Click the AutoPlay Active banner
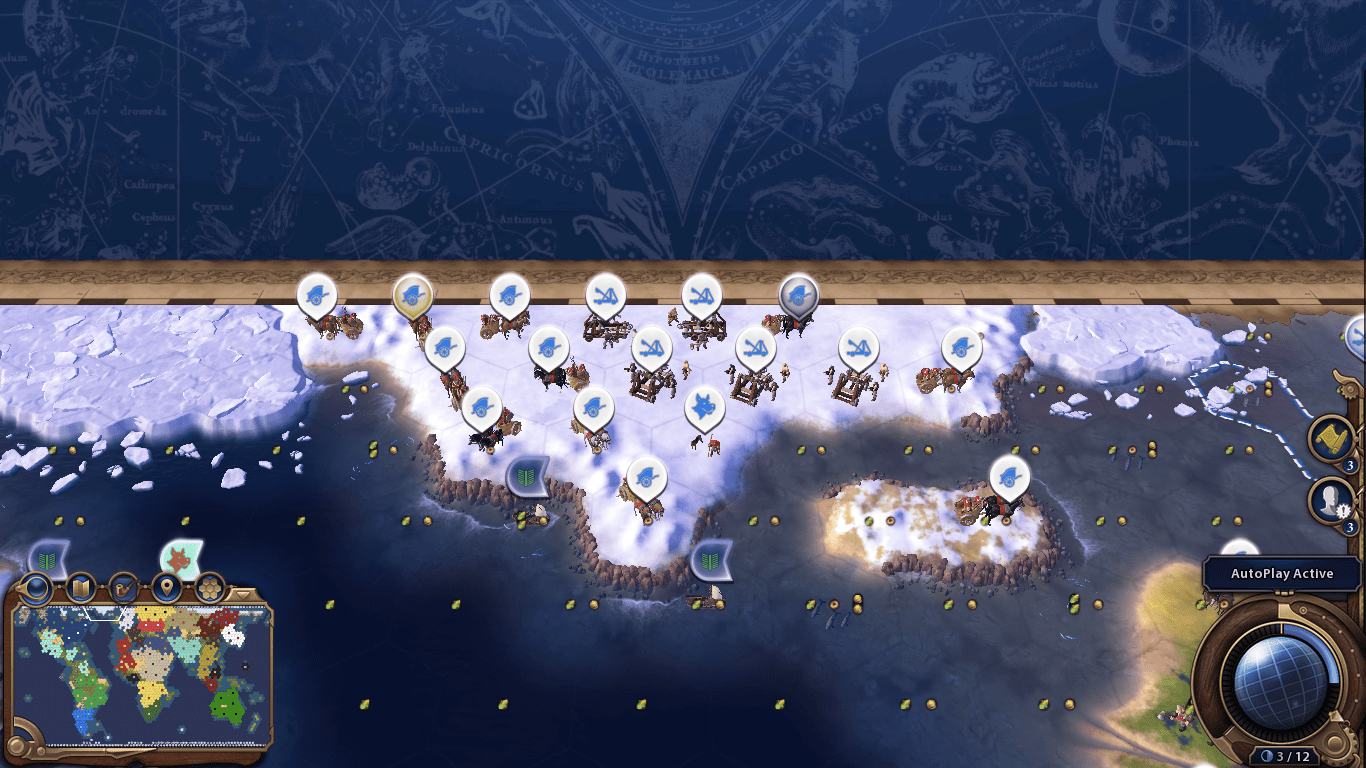 (1281, 573)
